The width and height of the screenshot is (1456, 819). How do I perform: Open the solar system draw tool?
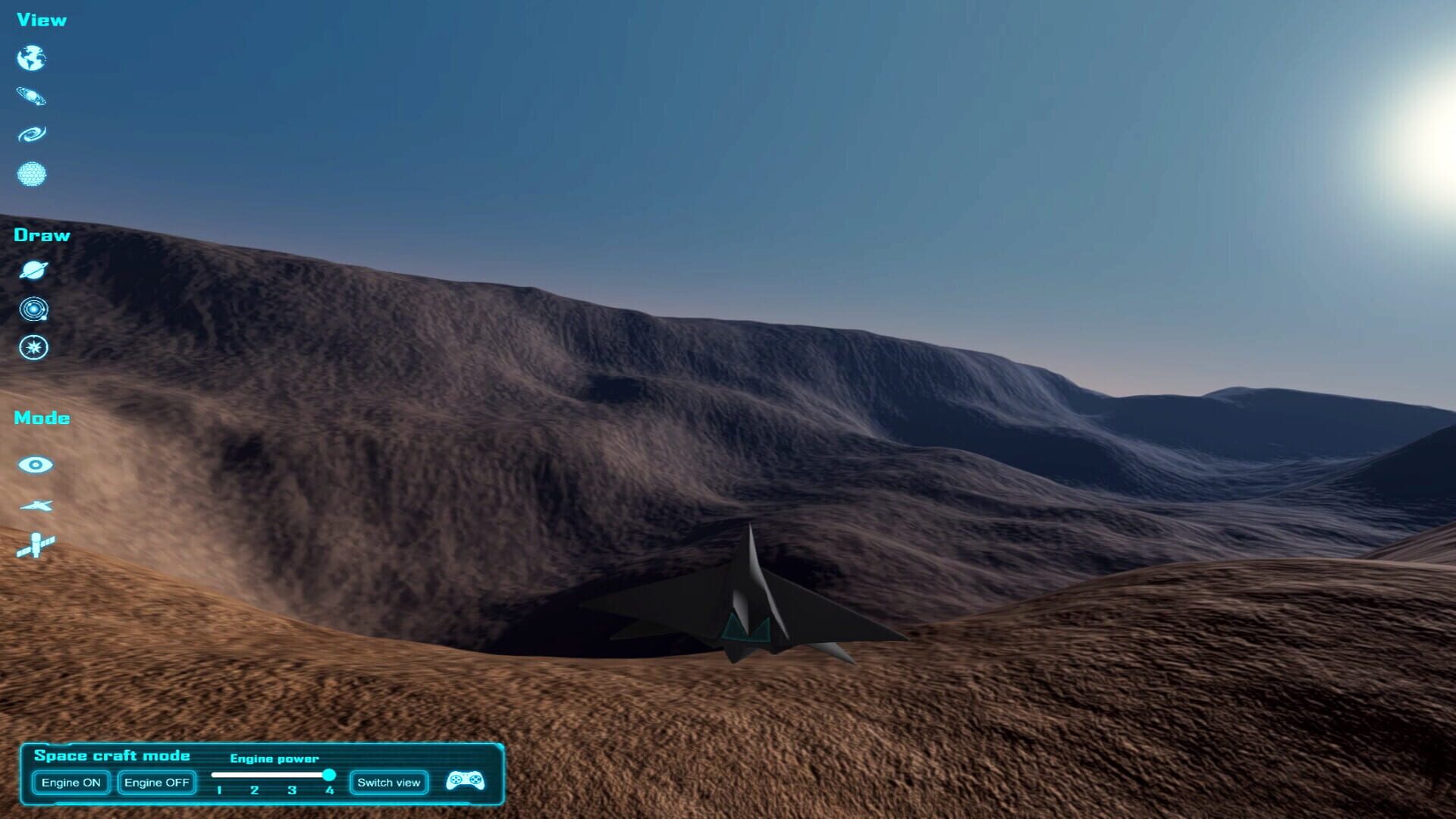pos(33,310)
